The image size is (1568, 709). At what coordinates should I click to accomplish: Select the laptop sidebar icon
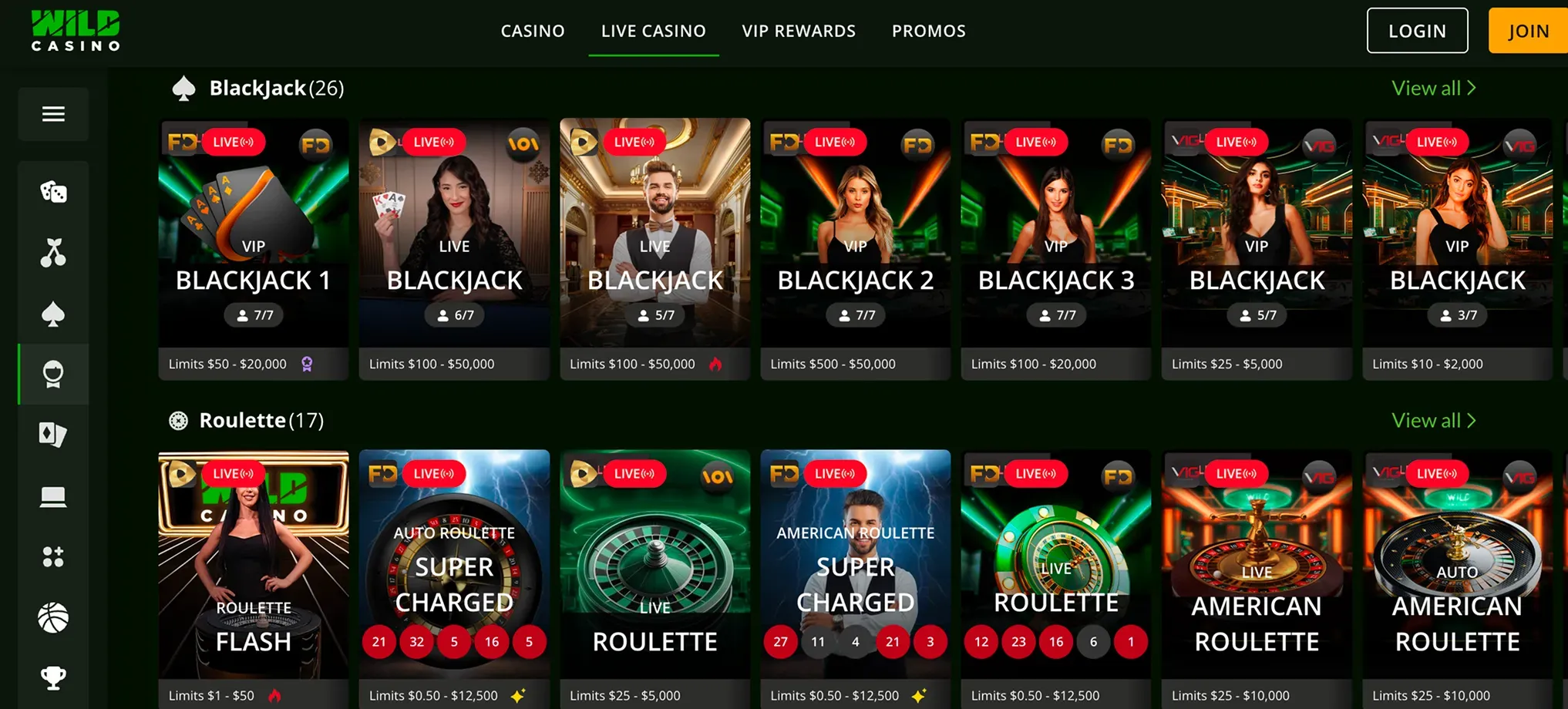[53, 496]
